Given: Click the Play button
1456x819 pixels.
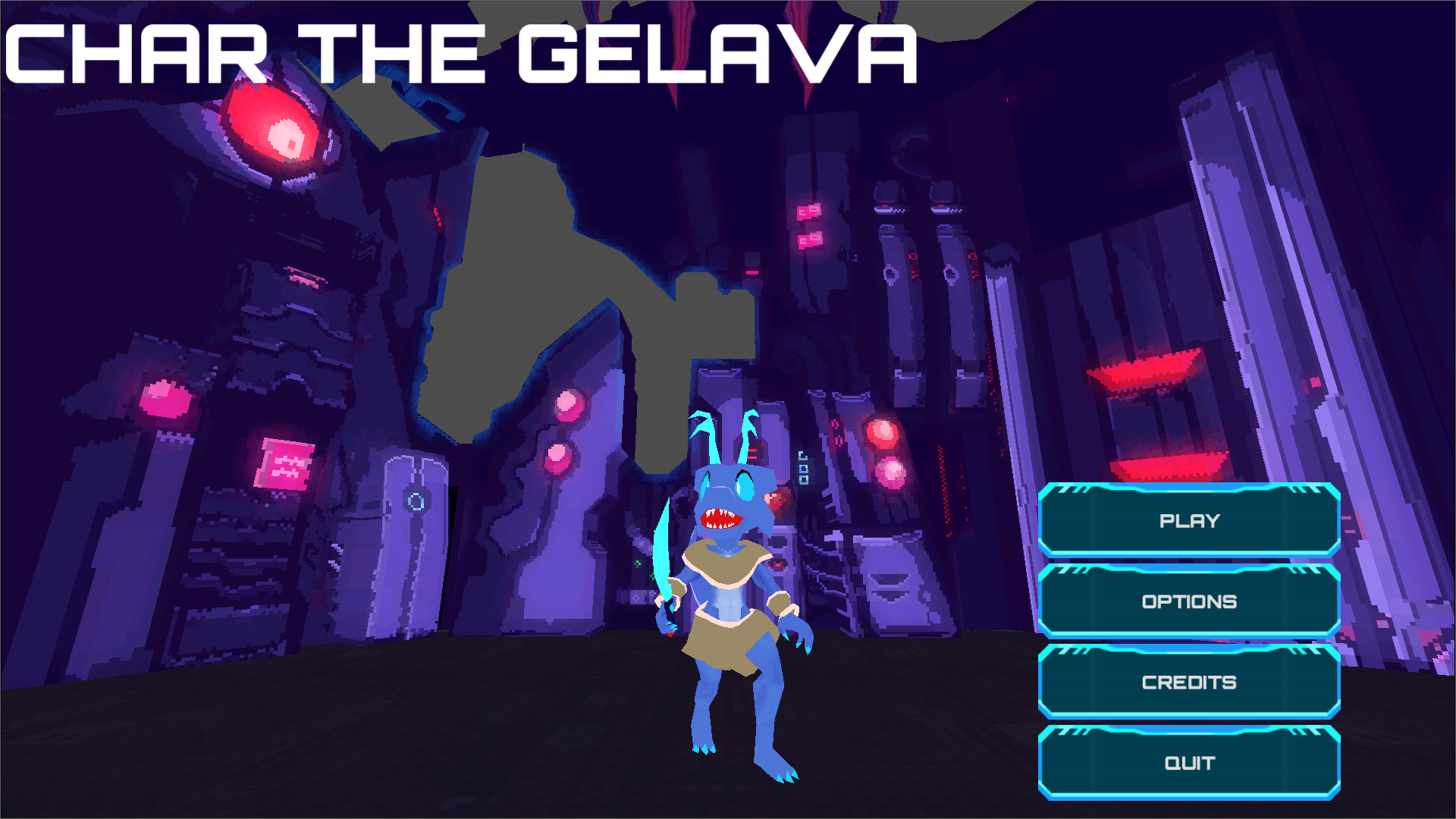Looking at the screenshot, I should coord(1188,521).
